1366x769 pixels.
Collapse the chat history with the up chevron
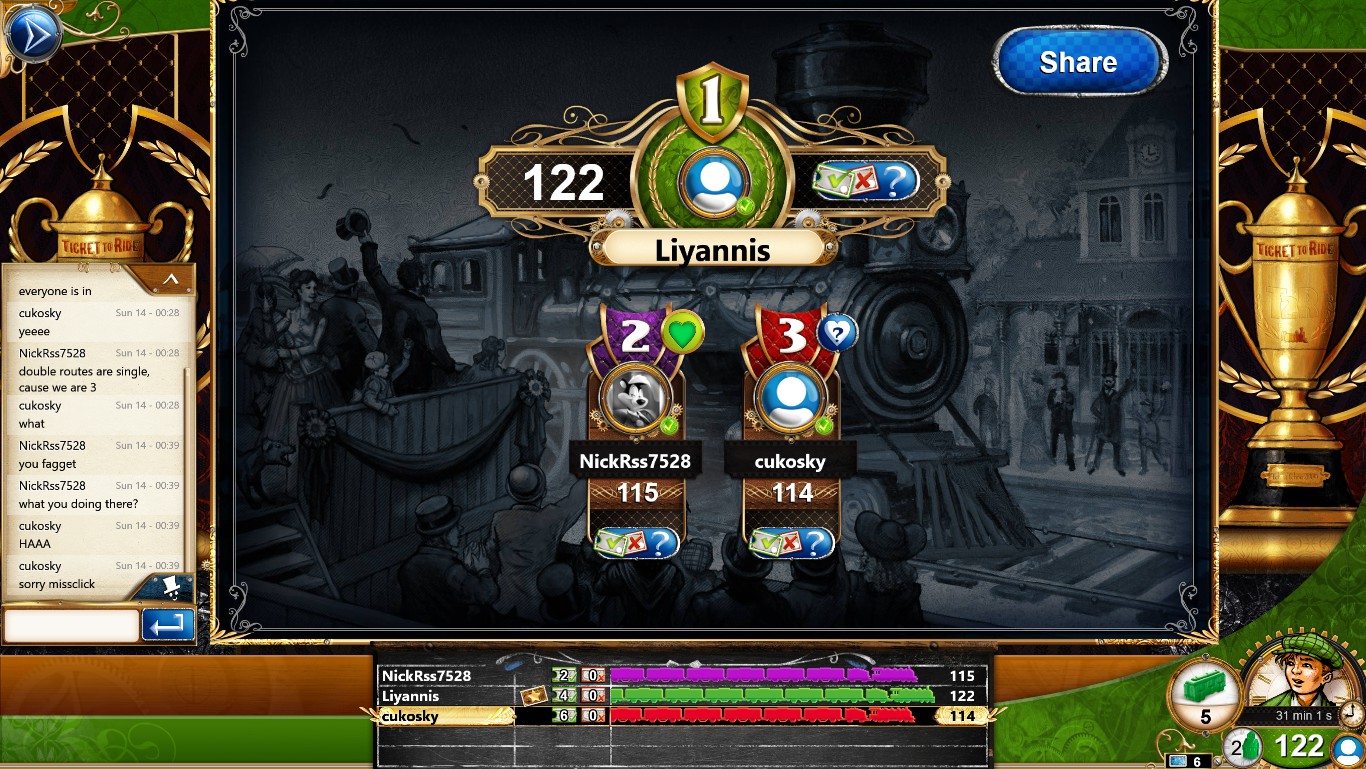pos(169,281)
